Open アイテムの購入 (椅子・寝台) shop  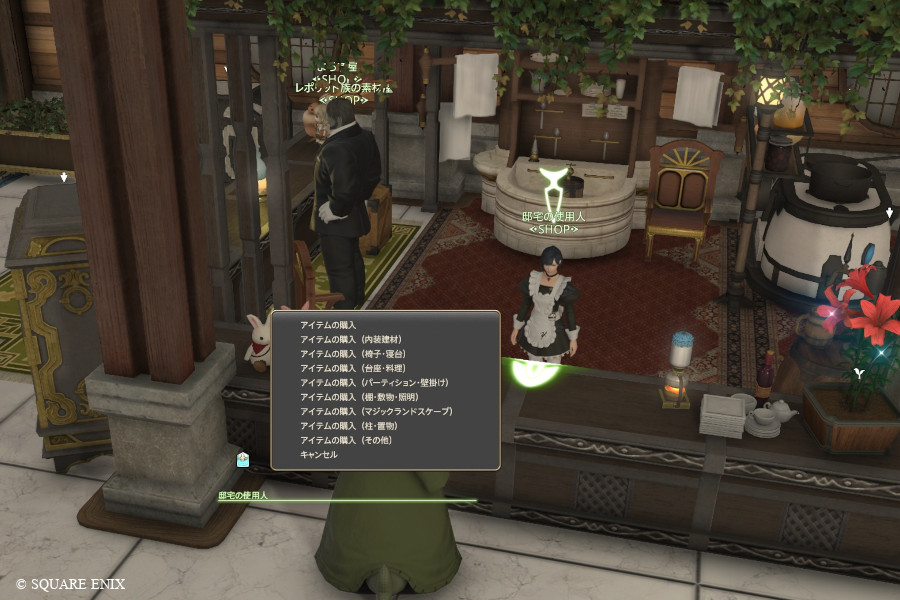pyautogui.click(x=352, y=354)
